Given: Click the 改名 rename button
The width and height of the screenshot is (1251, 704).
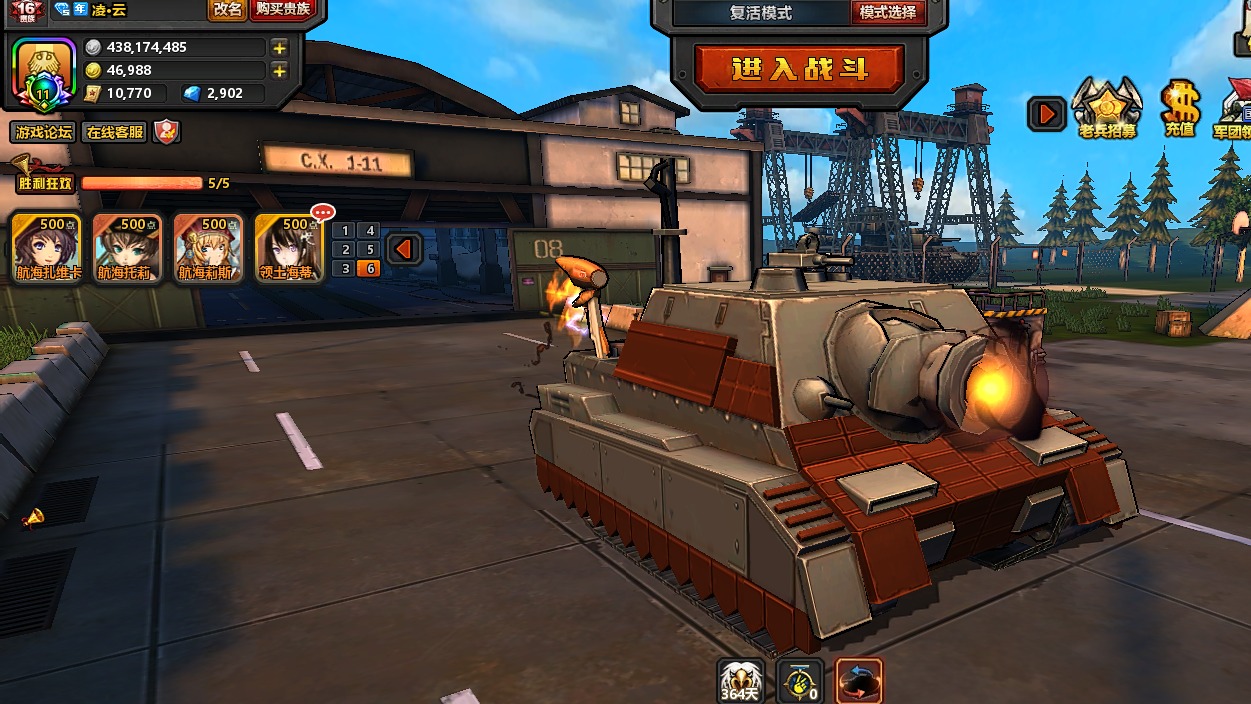Looking at the screenshot, I should [x=227, y=10].
